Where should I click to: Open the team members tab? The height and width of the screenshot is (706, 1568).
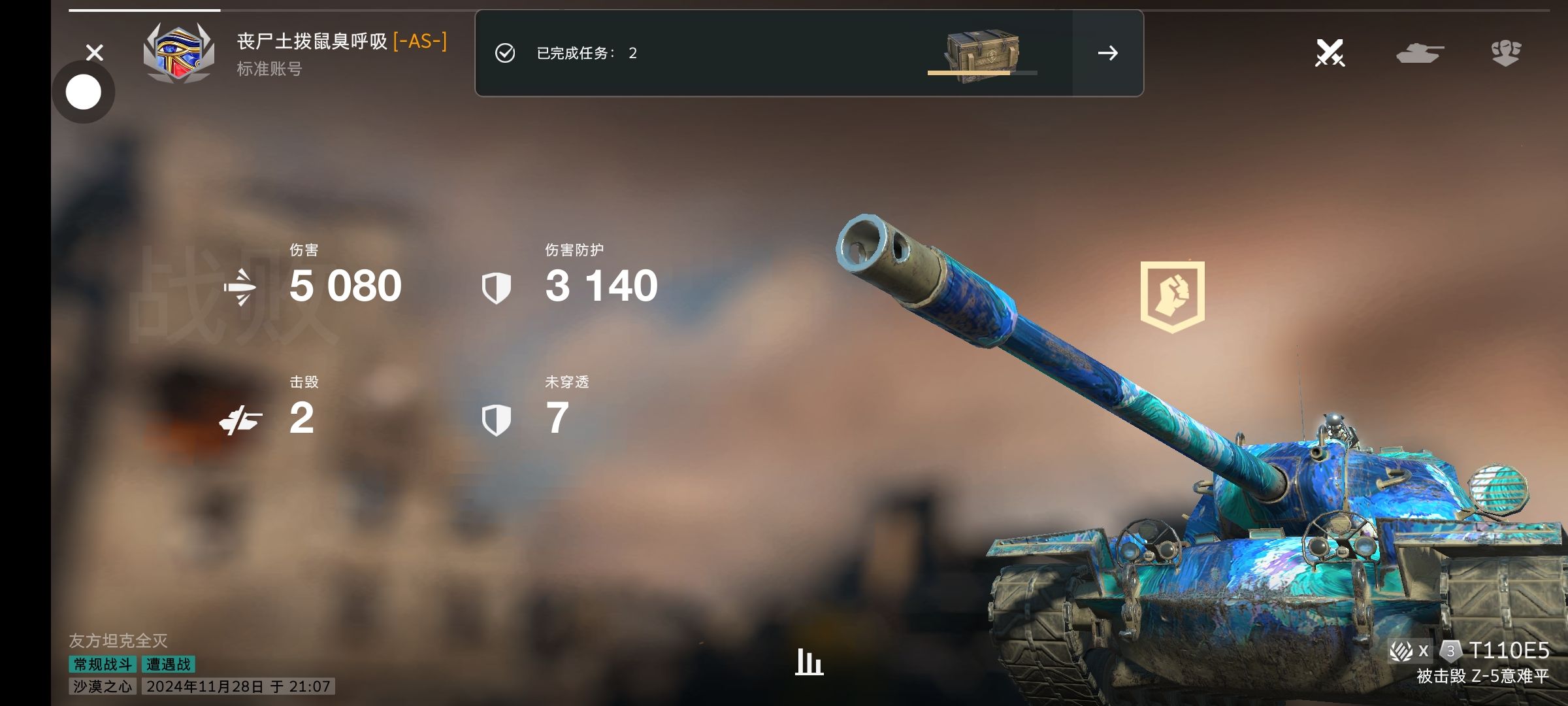tap(1506, 53)
